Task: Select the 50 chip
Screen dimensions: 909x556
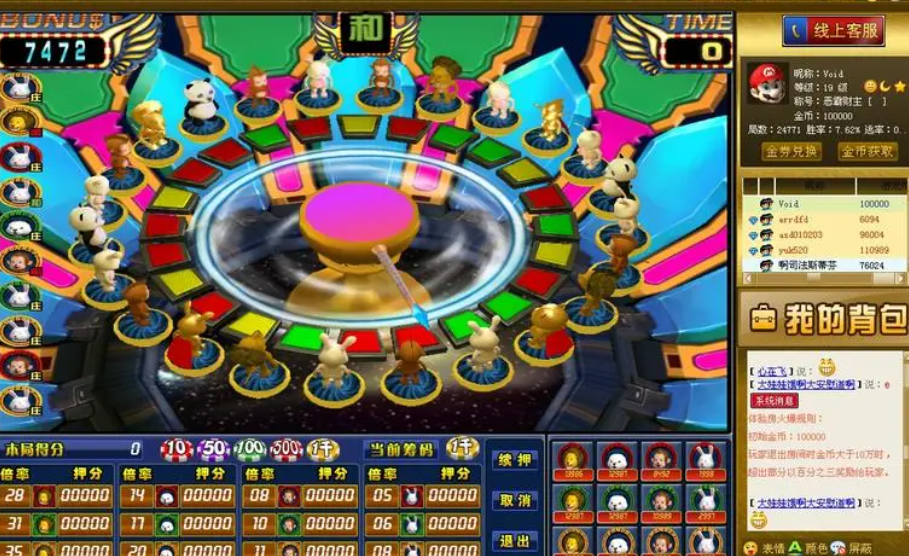Action: (213, 450)
